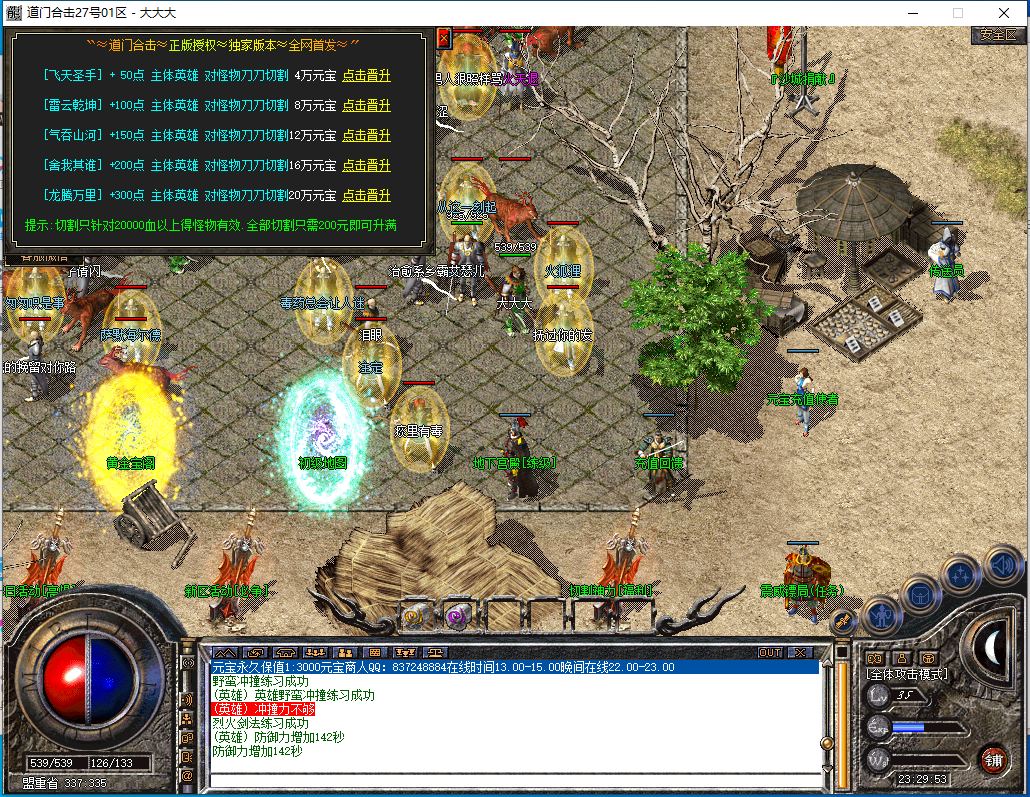Viewport: 1030px width, 797px height.
Task: Close the chat panel with X button
Action: [x=799, y=652]
